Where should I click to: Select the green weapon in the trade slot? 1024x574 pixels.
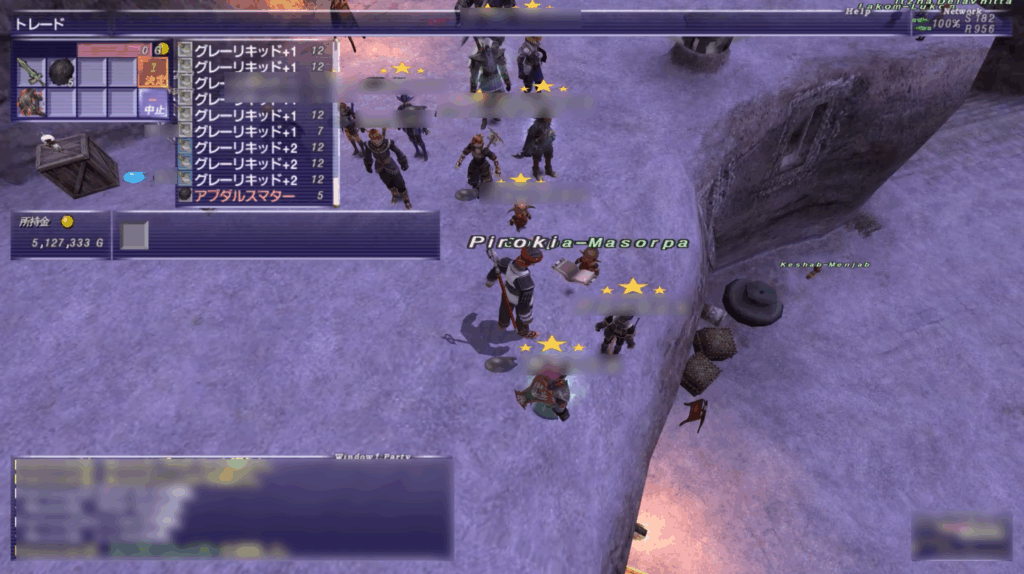coord(32,72)
